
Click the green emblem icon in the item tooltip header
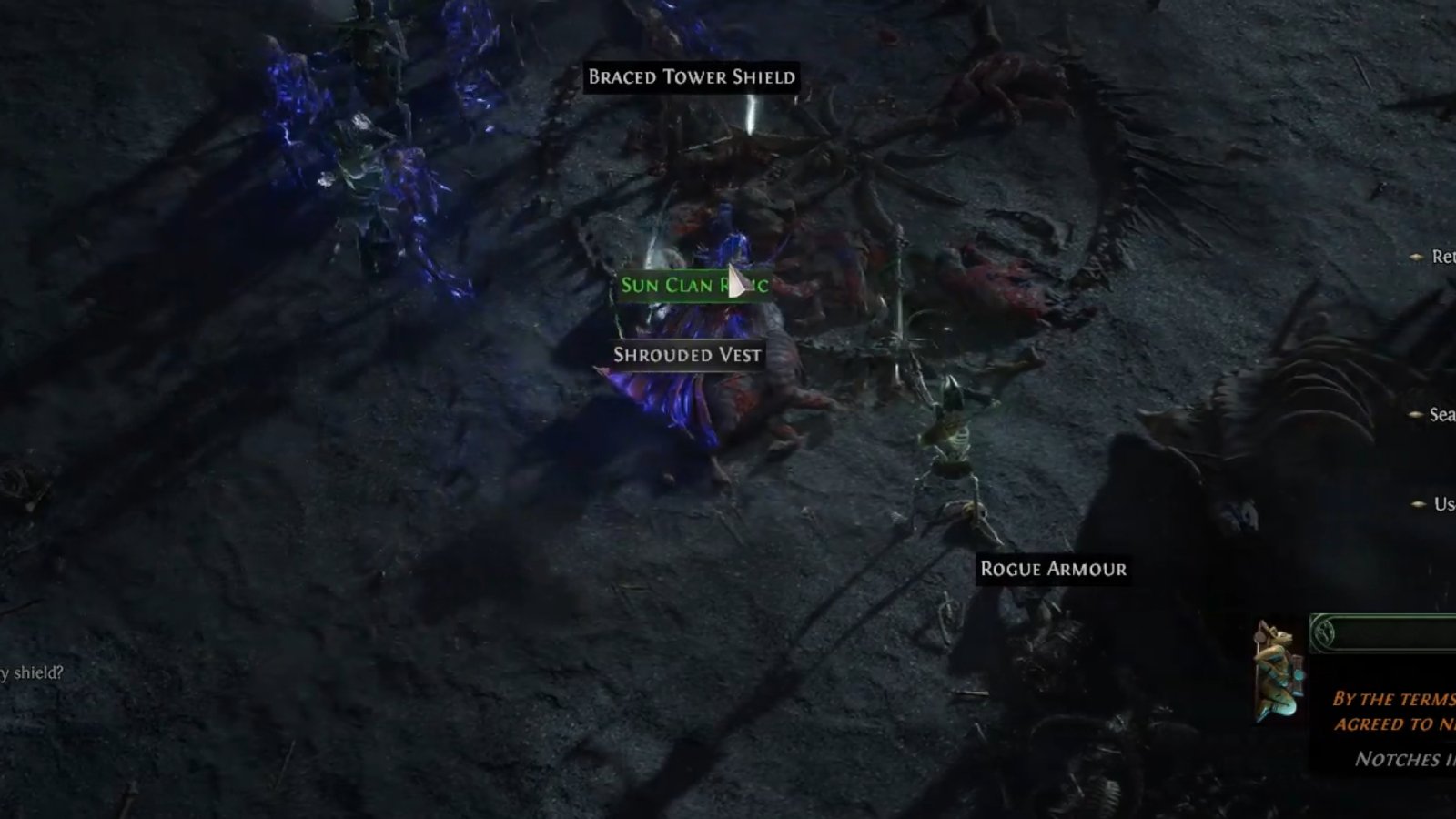1324,632
